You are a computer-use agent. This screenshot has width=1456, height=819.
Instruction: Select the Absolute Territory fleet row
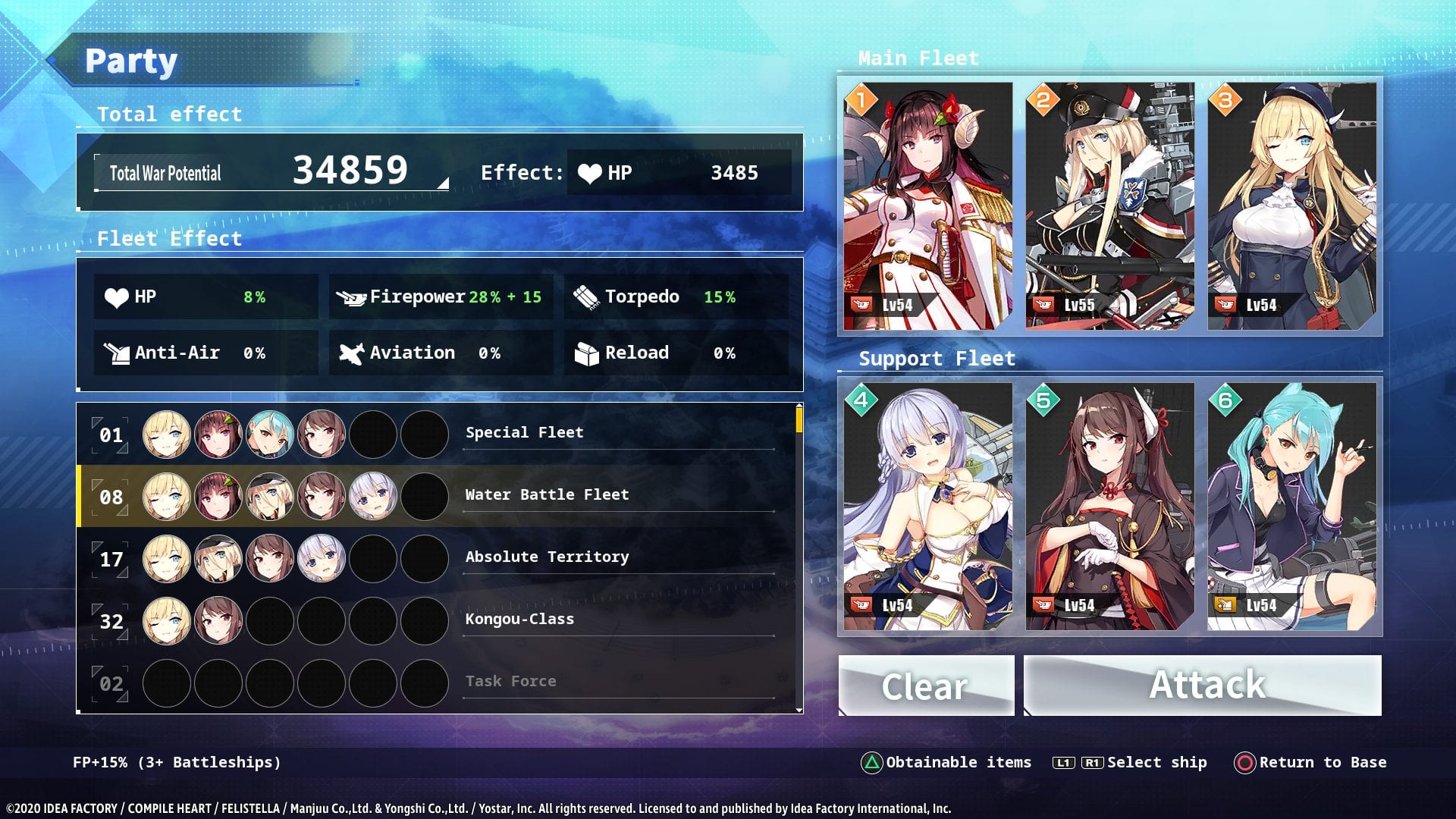point(440,558)
